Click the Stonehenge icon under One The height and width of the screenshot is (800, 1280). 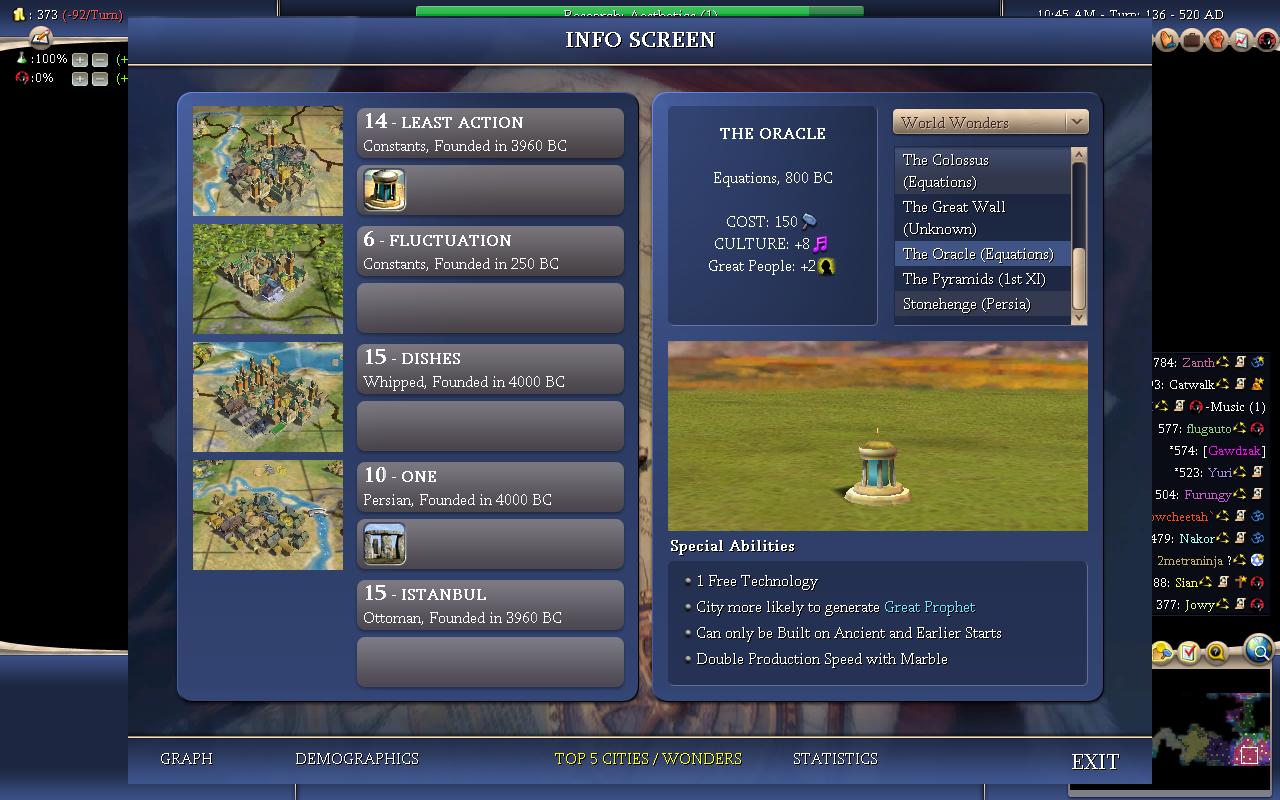[384, 543]
